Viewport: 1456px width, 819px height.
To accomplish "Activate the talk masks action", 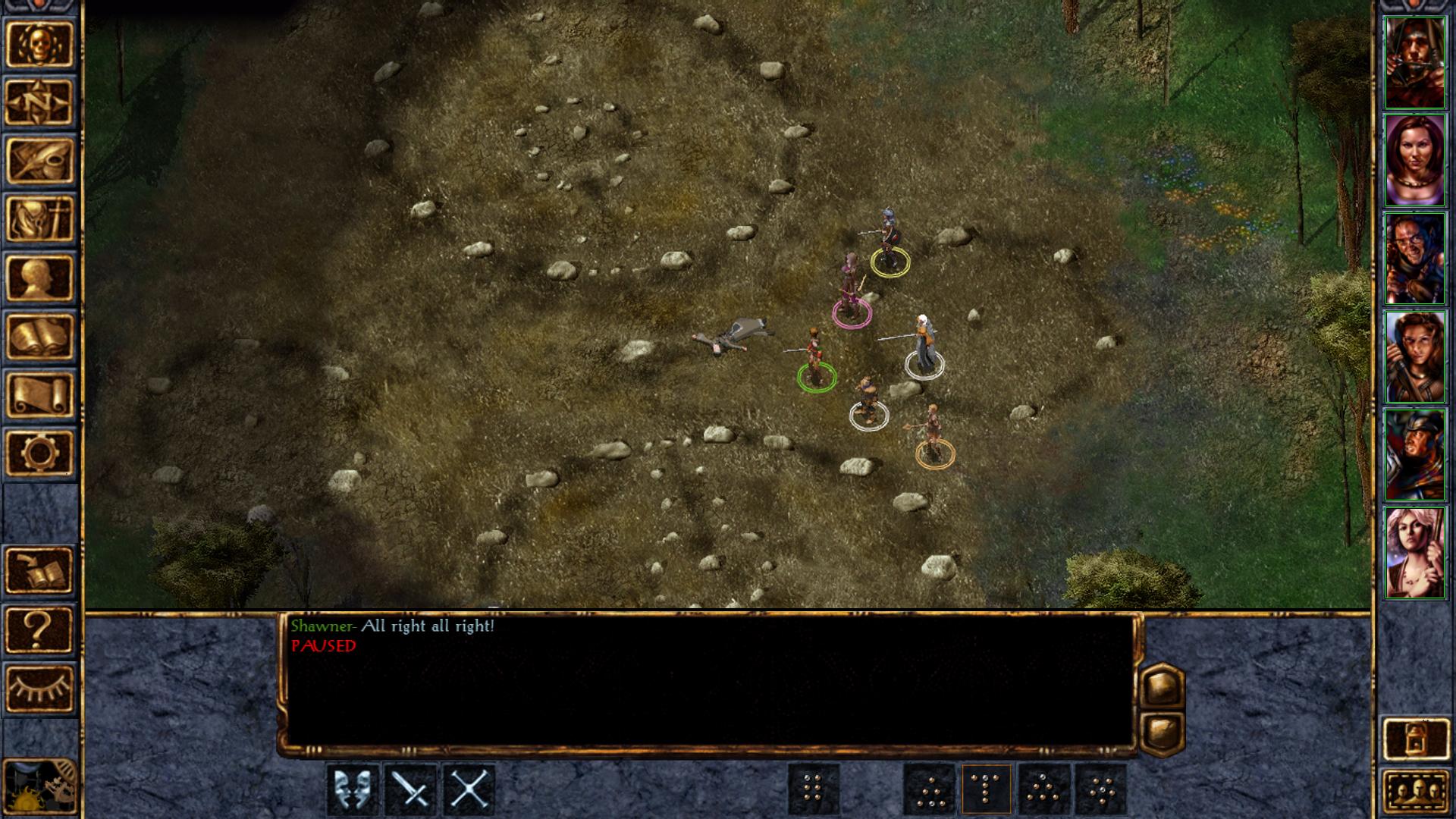I will [x=353, y=789].
